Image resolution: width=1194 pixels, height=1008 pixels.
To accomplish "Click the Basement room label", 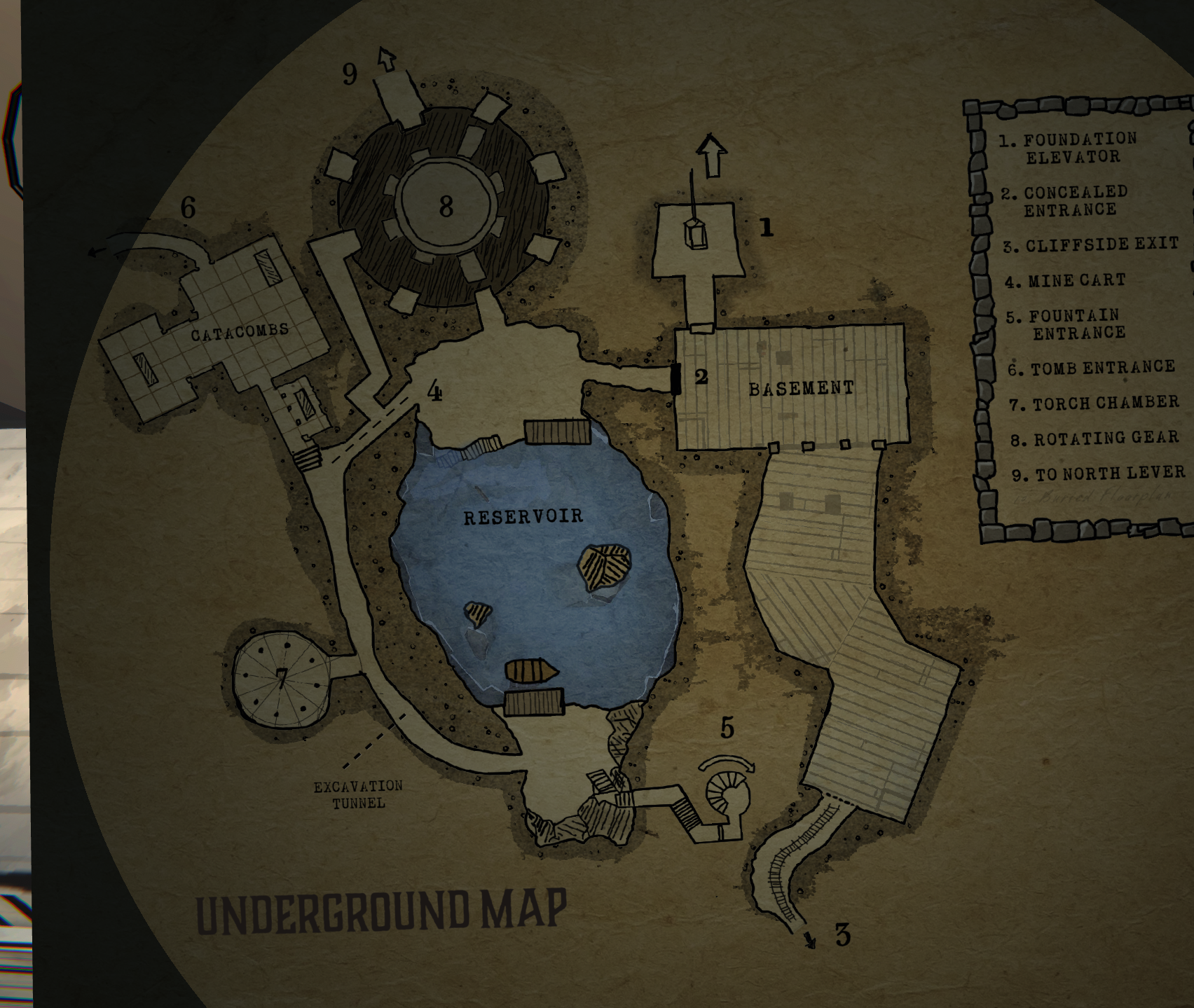I will (801, 388).
